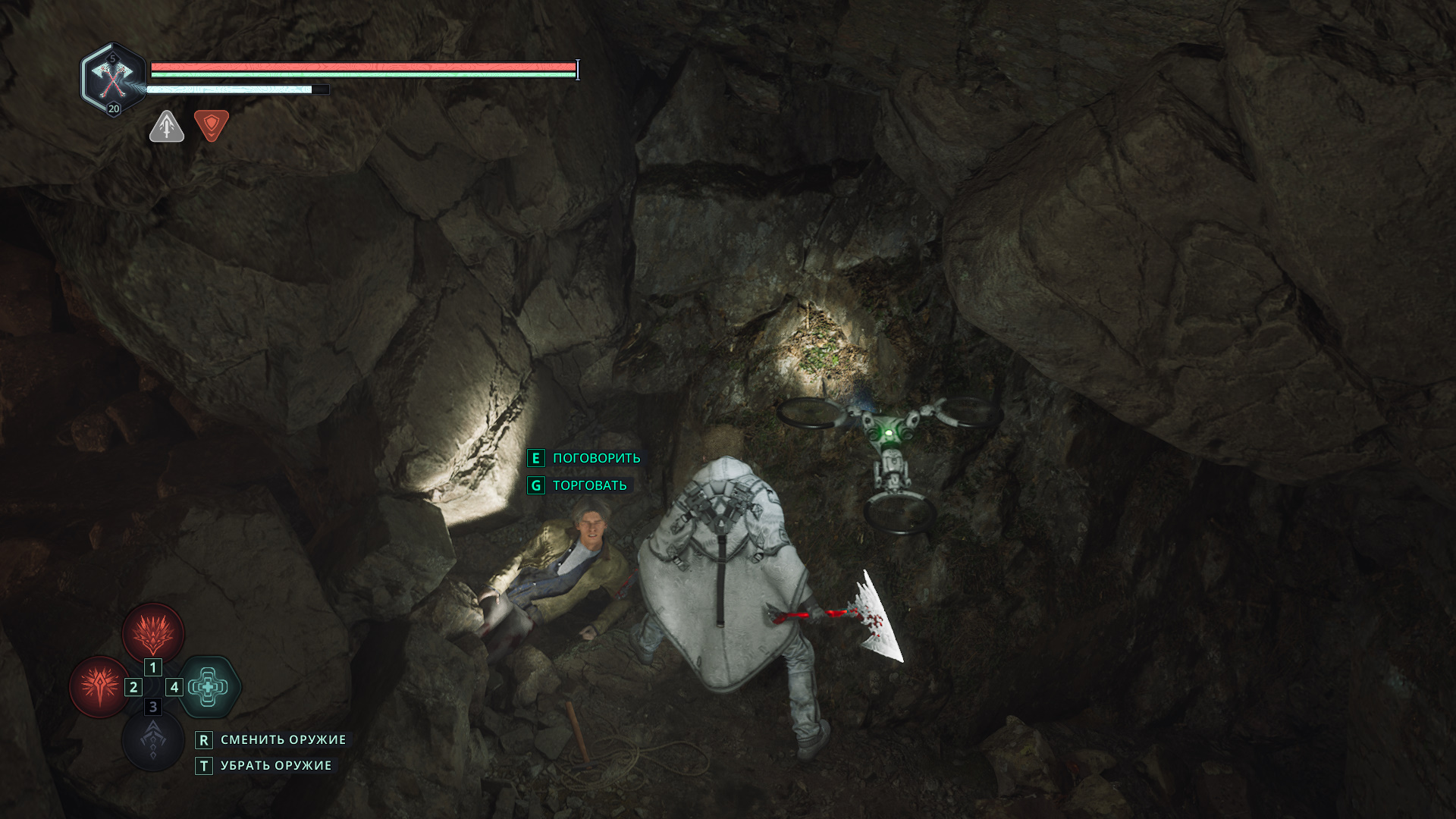Activate the red spear burst ability in slot 2
This screenshot has height=819, width=1456.
tap(100, 686)
